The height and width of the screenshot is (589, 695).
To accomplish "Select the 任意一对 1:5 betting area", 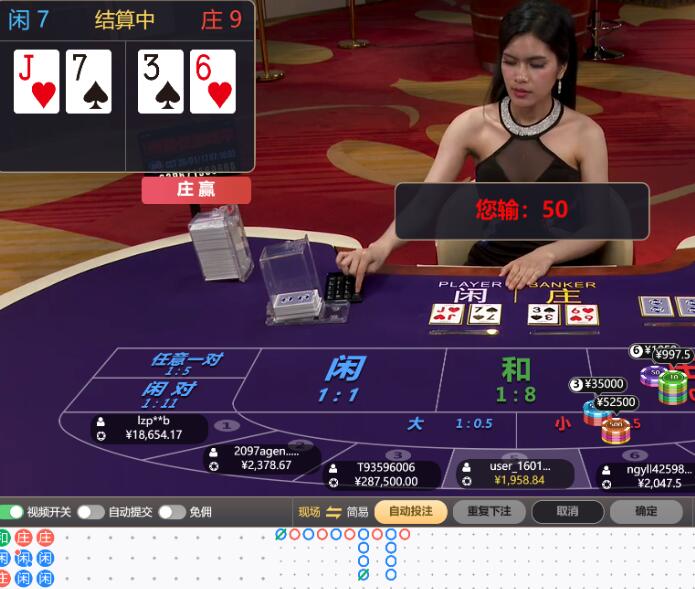I will tap(186, 363).
